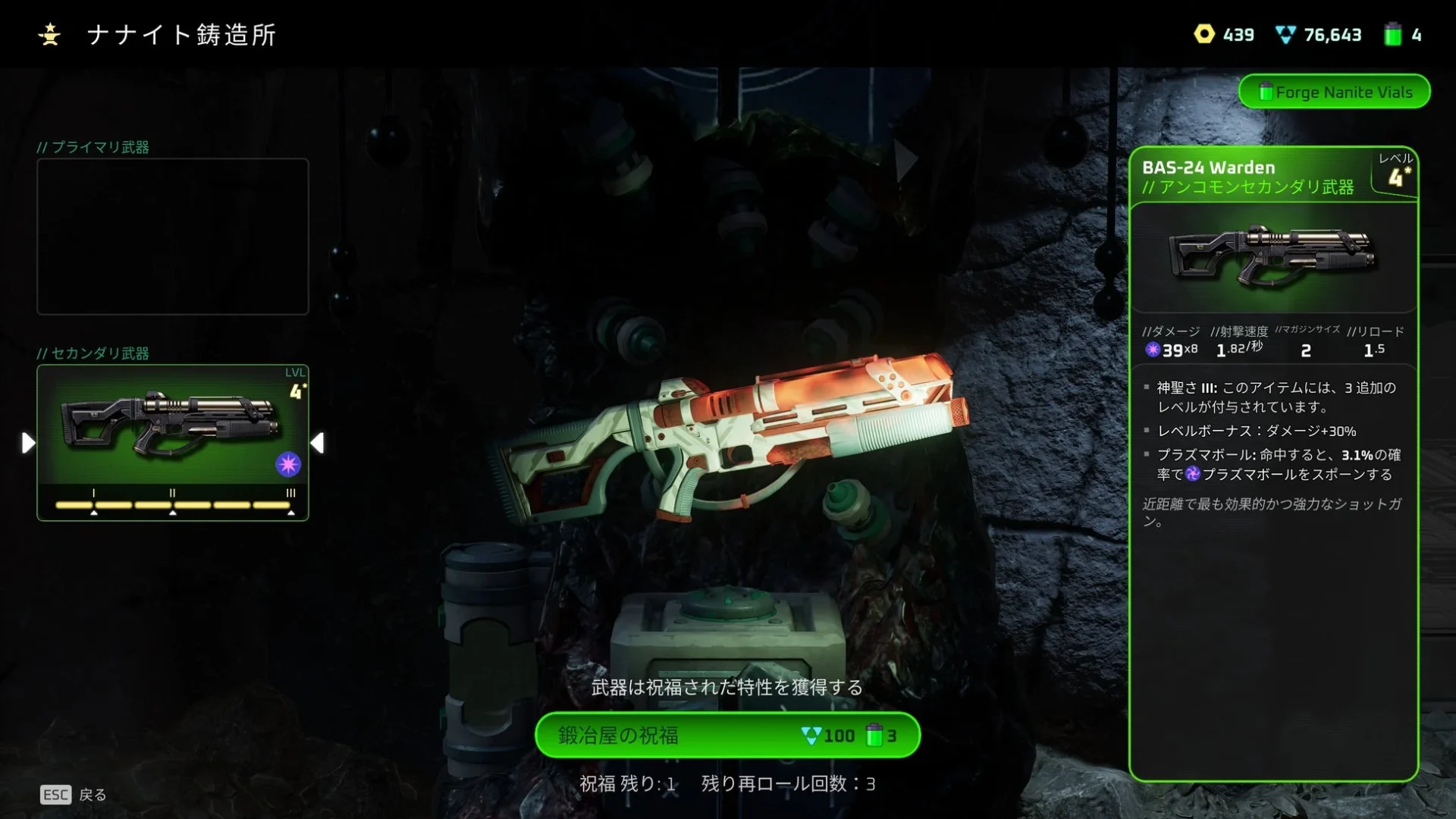Click the empty プライマリ武器 weapon slot
Screen dimensions: 1456x819
[172, 237]
